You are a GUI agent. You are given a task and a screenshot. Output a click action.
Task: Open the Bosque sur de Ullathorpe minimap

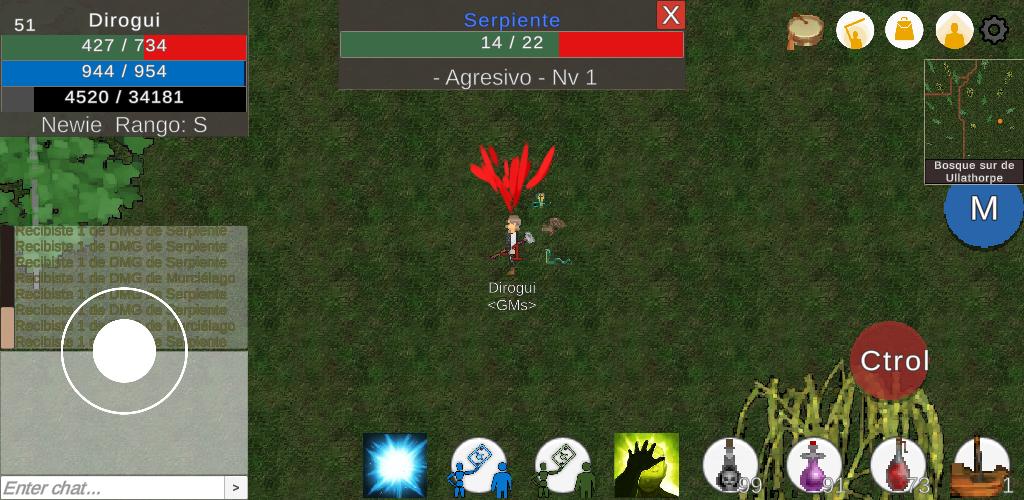[973, 121]
